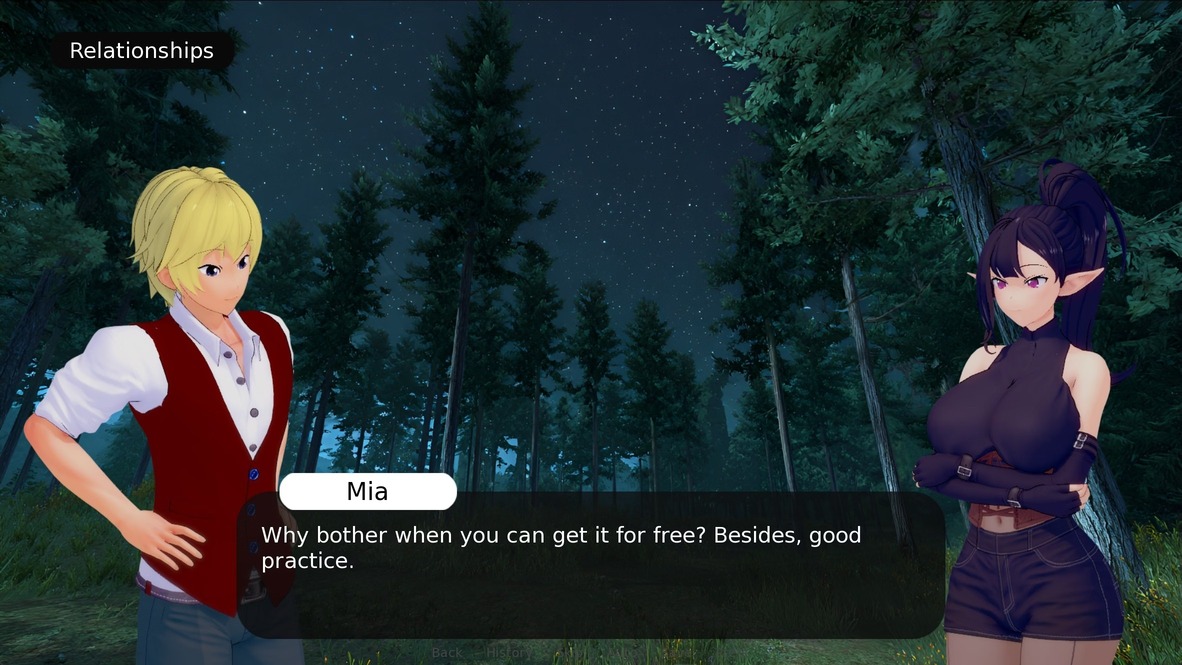
Task: Open the Relationships screen
Action: (141, 51)
